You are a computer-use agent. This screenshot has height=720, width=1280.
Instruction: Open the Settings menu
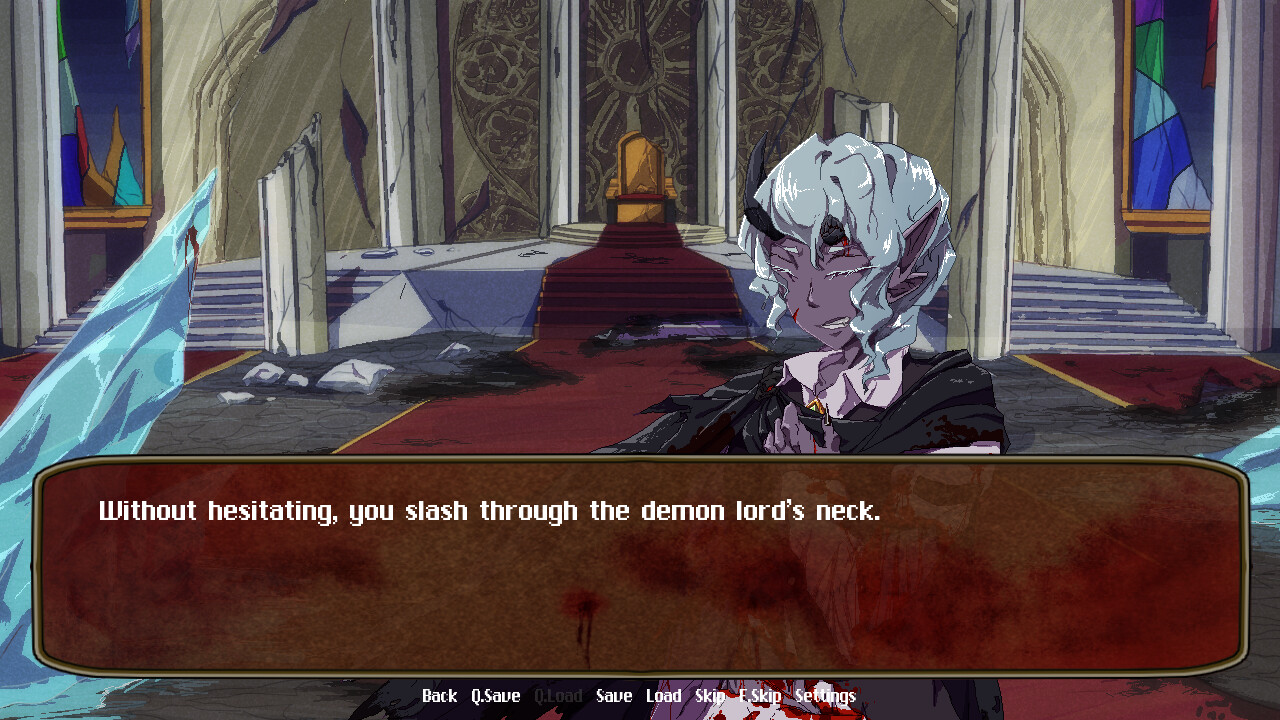pyautogui.click(x=826, y=695)
